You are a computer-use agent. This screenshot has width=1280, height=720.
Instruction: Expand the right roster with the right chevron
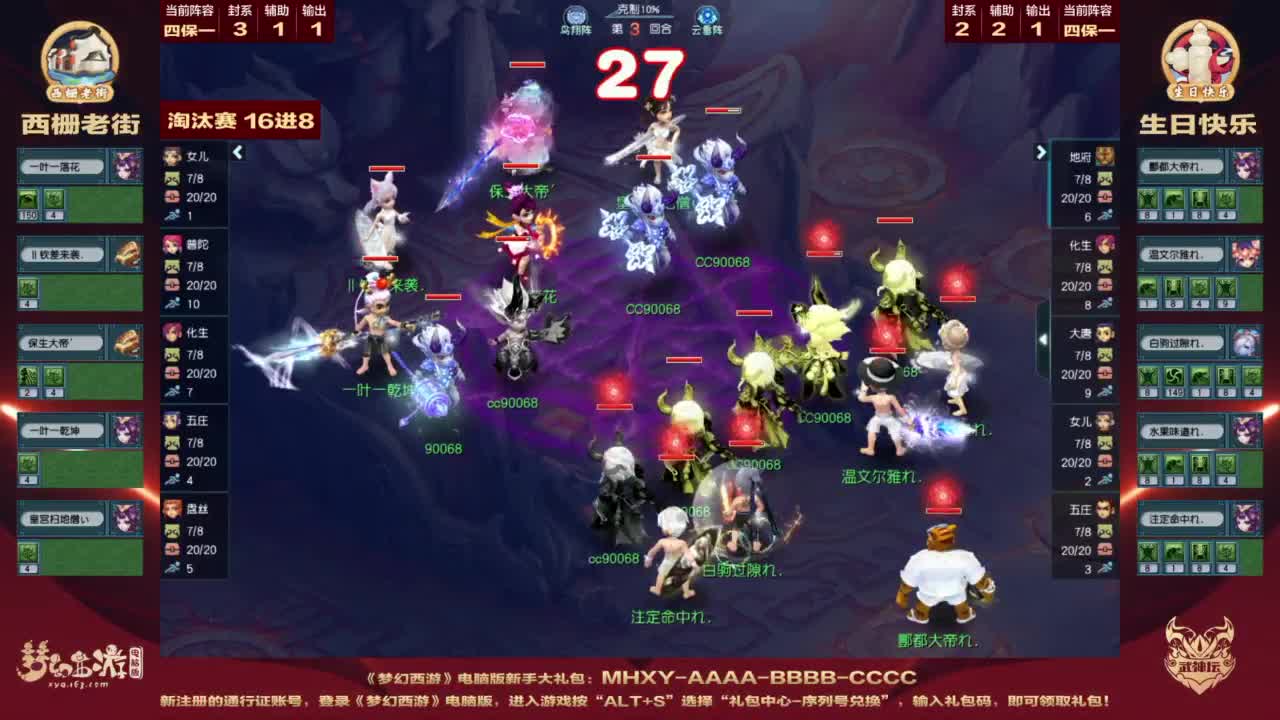1040,152
